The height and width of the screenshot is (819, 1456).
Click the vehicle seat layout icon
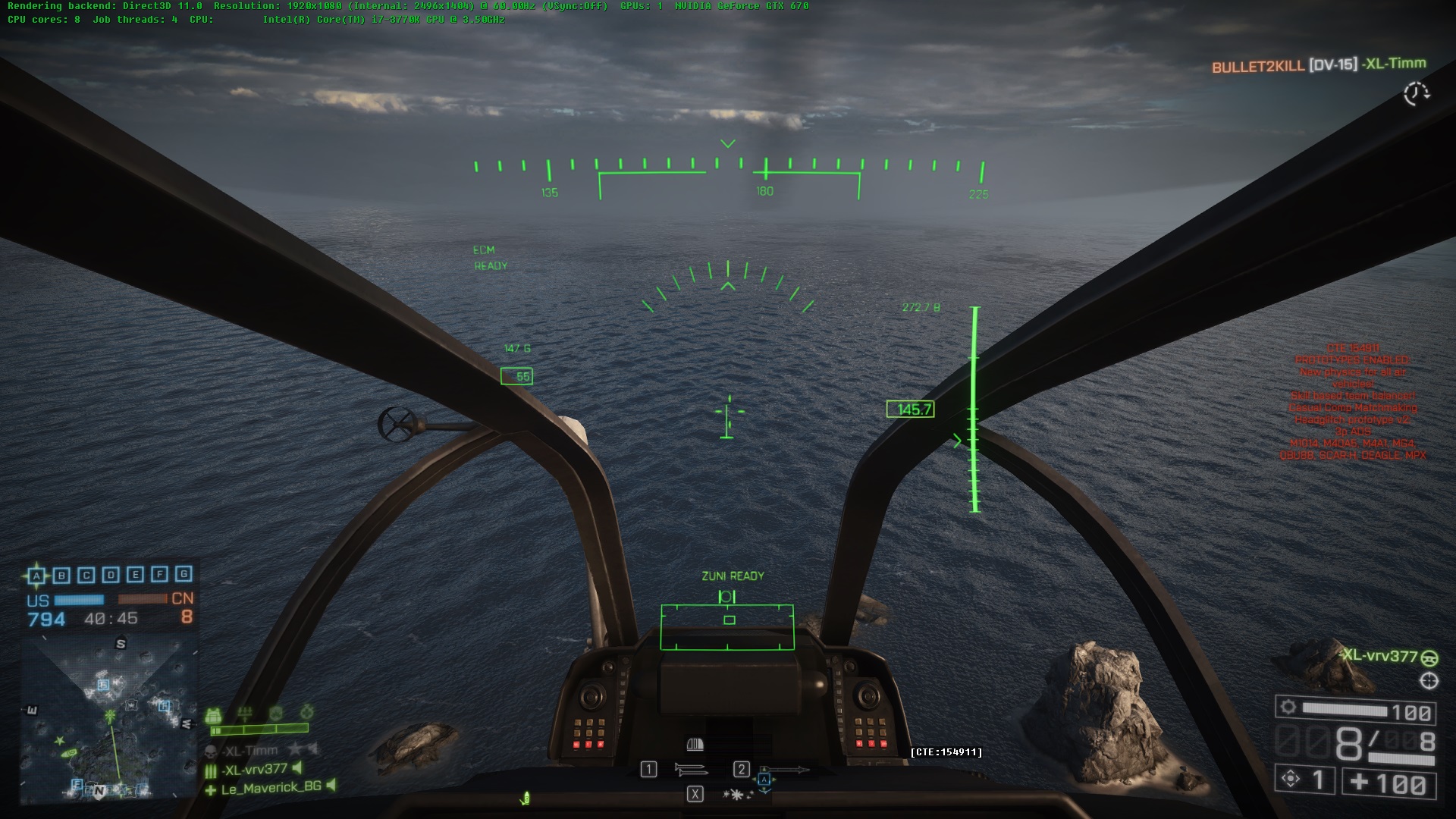click(x=695, y=745)
